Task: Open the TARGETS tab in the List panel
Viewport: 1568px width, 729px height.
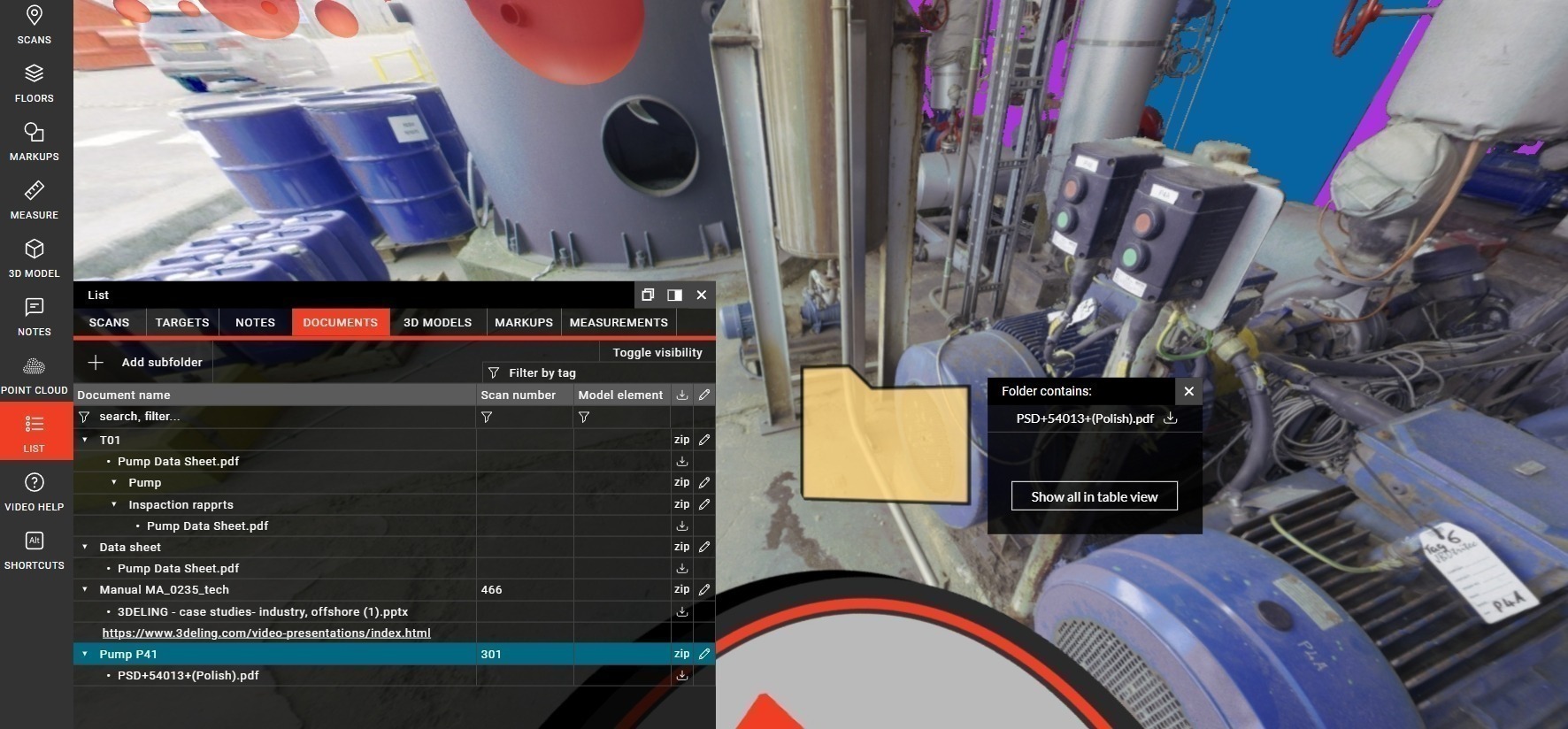Action: tap(181, 322)
